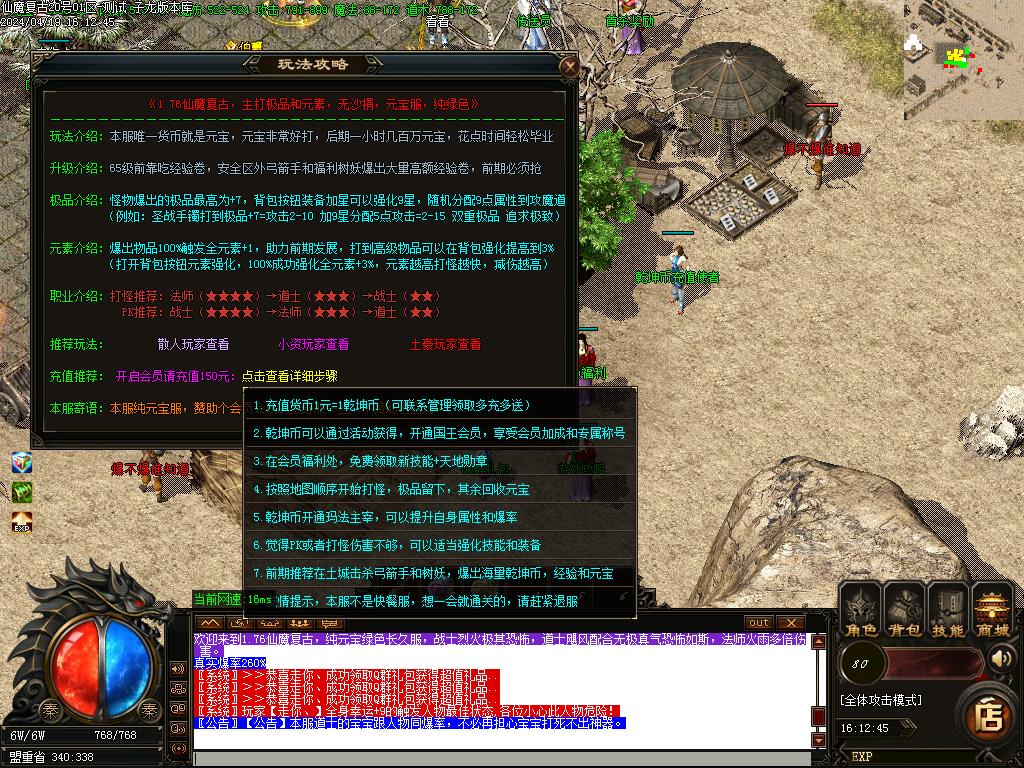The image size is (1024, 768).
Task: Close the 玩法攻略 guide window
Action: point(569,67)
